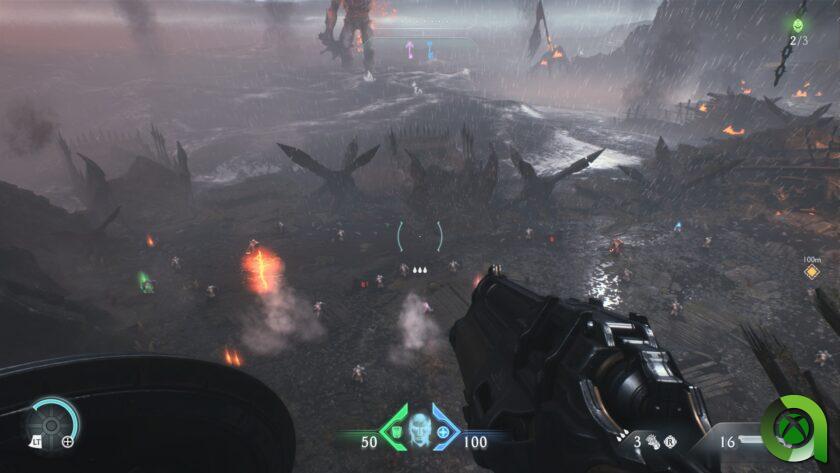This screenshot has height=473, width=840.
Task: Select the melee fist charge icon
Action: [650, 439]
